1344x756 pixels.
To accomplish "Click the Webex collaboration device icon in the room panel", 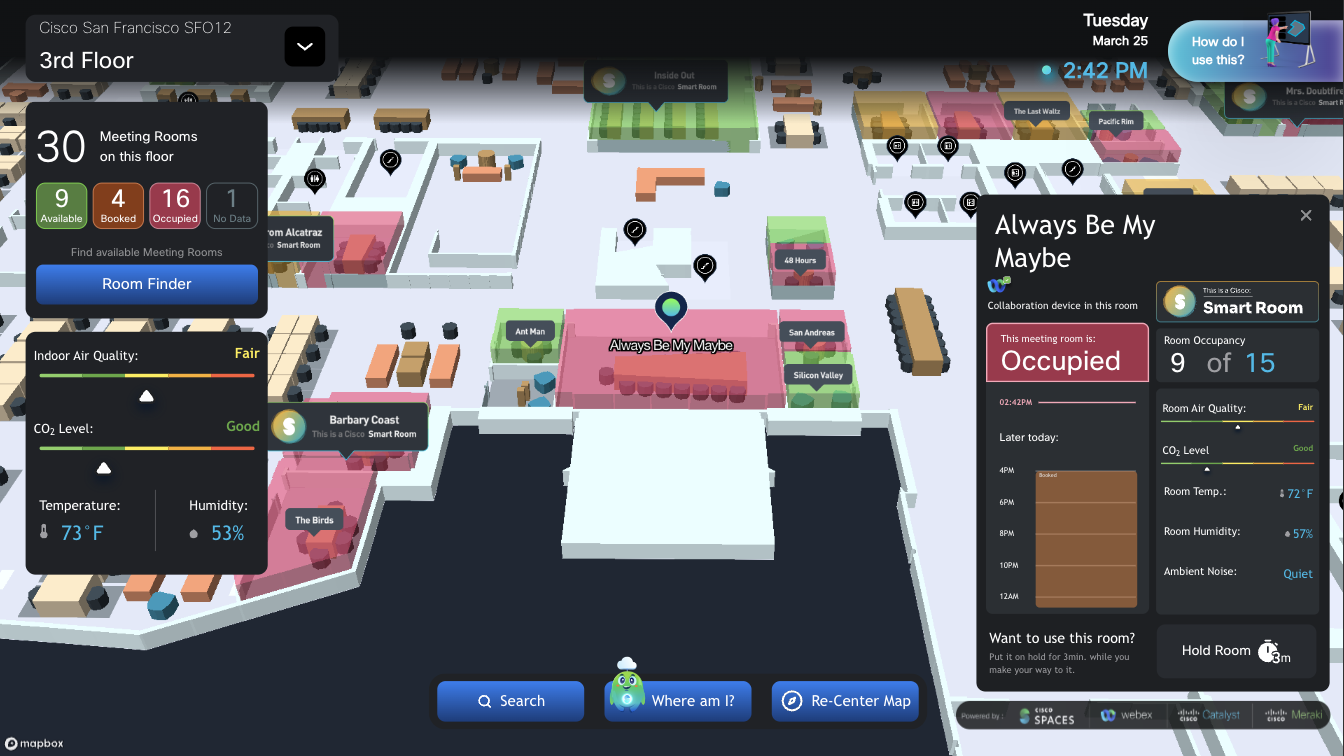I will 998,284.
